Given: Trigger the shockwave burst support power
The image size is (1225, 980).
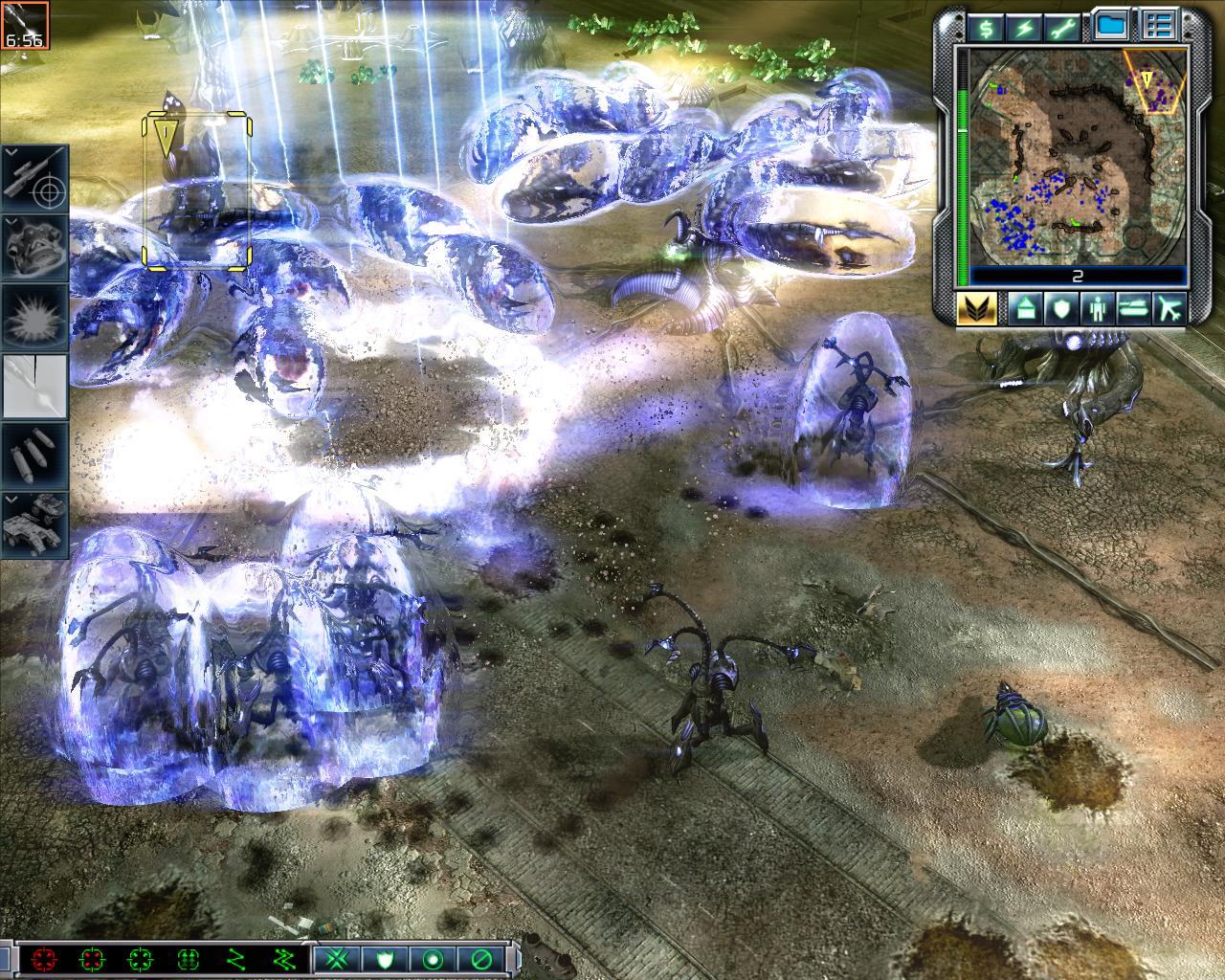Looking at the screenshot, I should (34, 316).
